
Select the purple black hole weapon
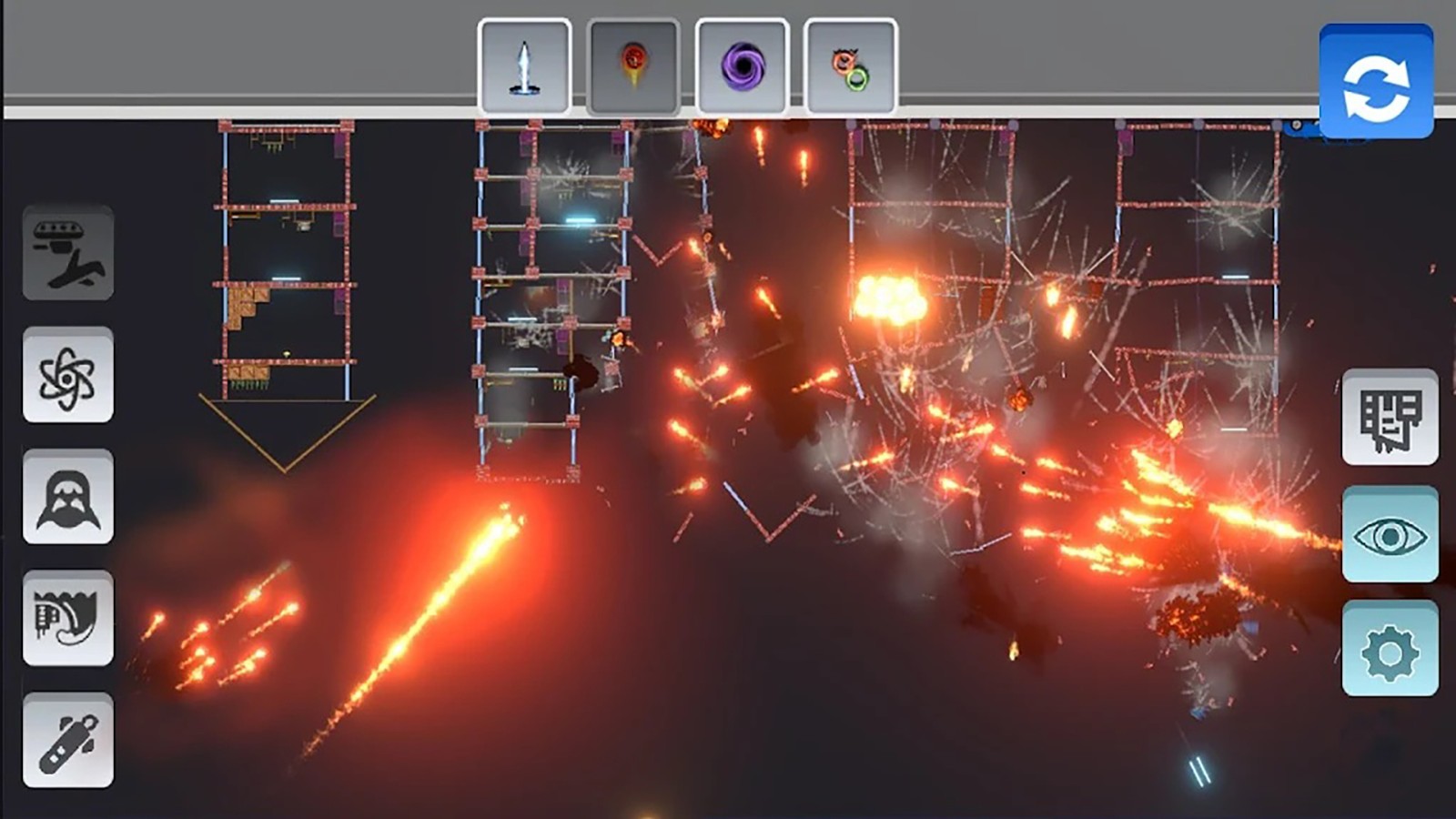point(743,66)
